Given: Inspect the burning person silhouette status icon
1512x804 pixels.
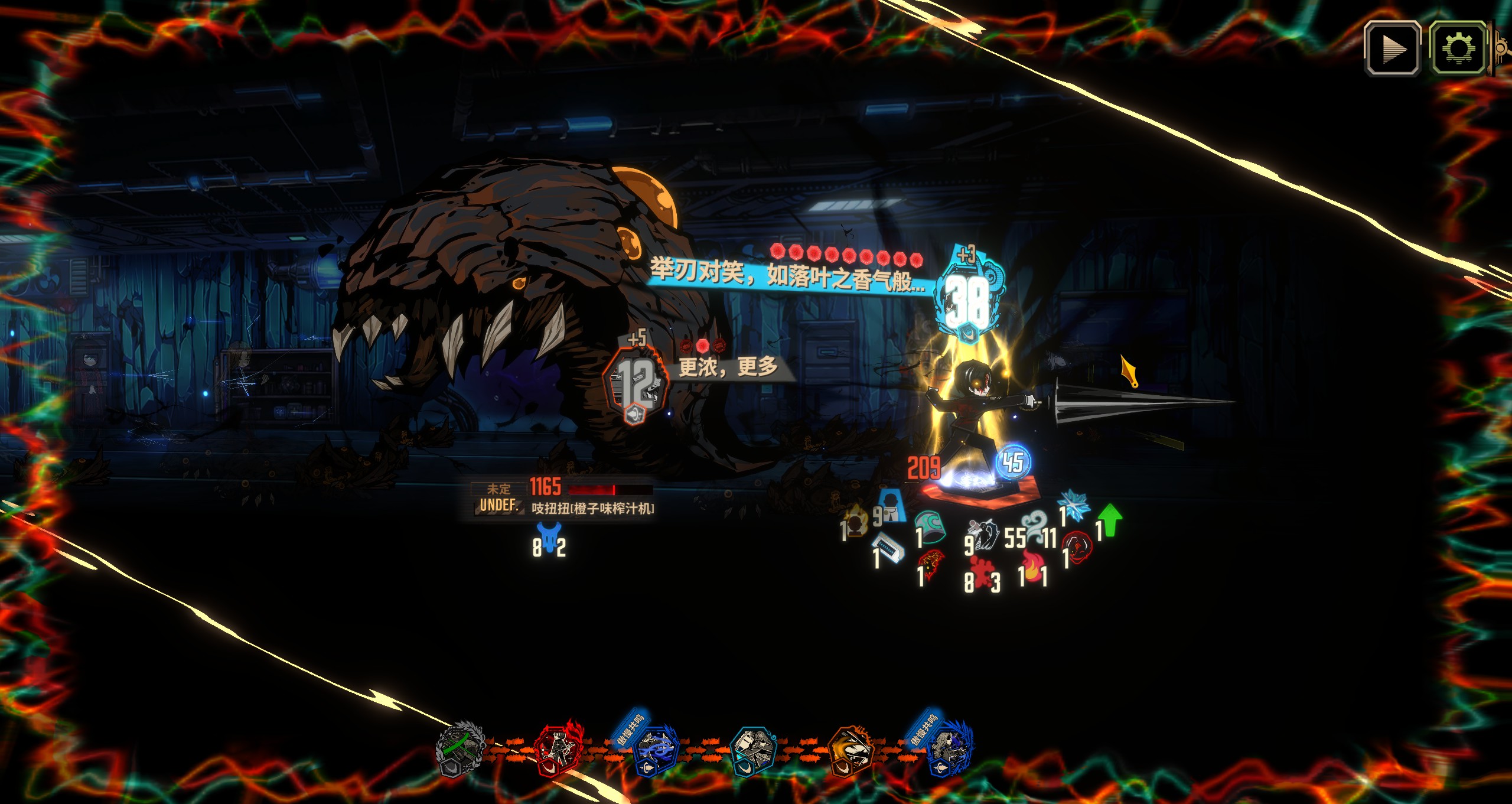Looking at the screenshot, I should tap(856, 521).
